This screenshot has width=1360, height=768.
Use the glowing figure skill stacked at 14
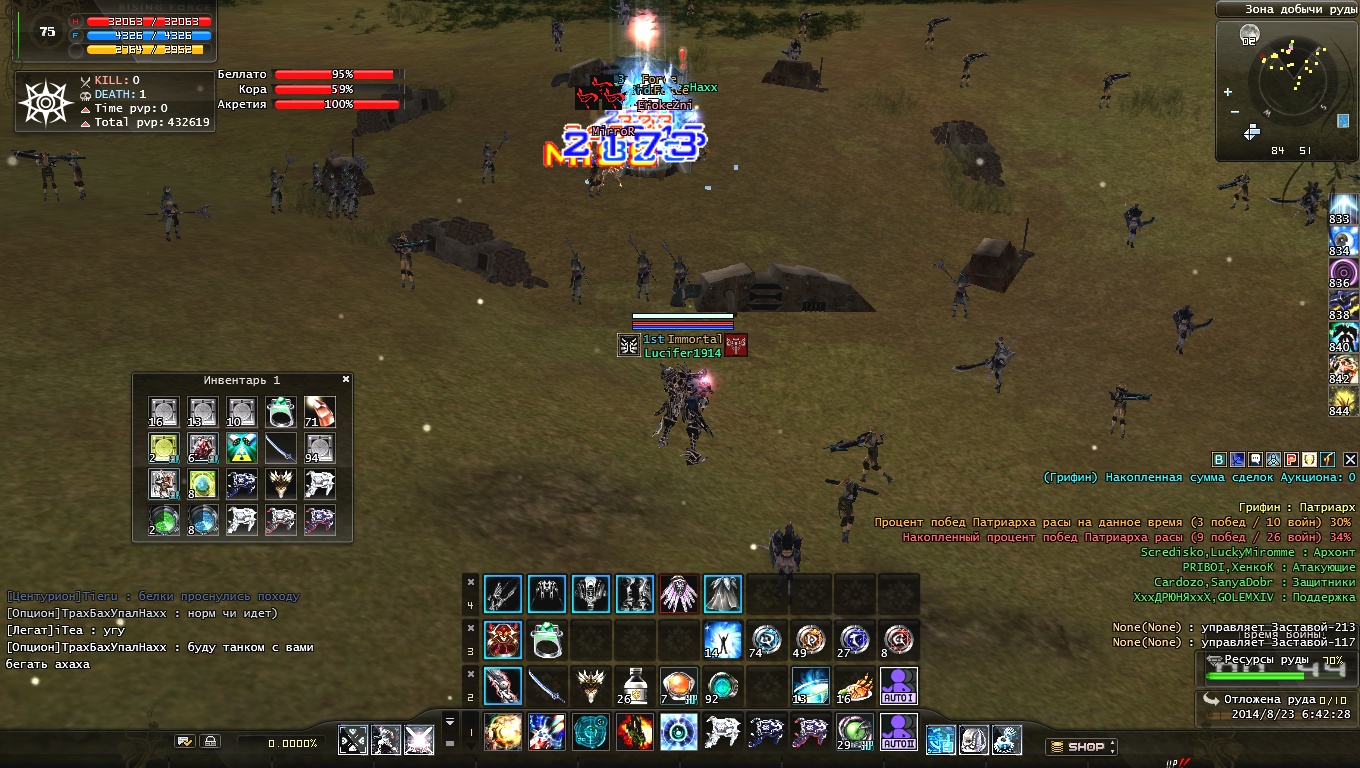coord(722,640)
